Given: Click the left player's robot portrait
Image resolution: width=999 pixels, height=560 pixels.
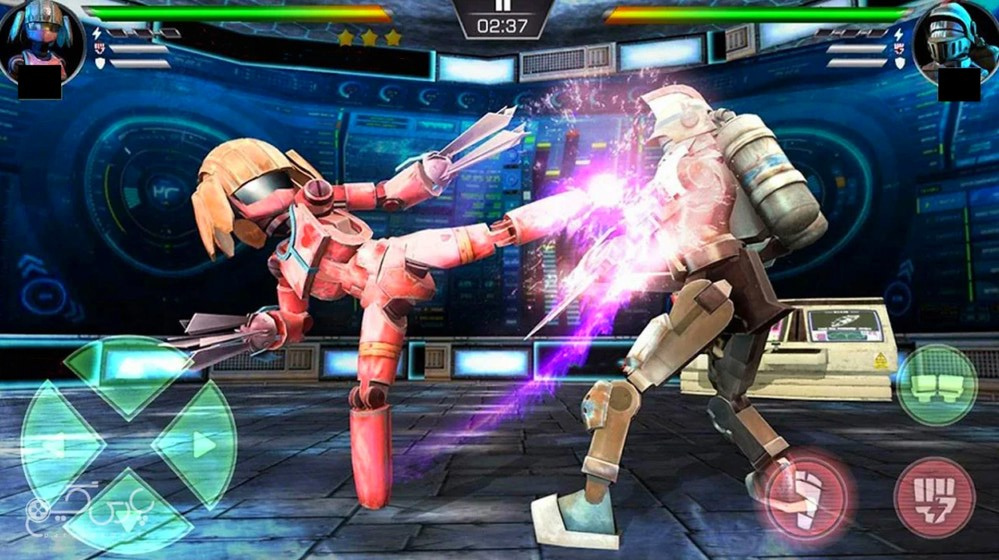Looking at the screenshot, I should coord(38,38).
